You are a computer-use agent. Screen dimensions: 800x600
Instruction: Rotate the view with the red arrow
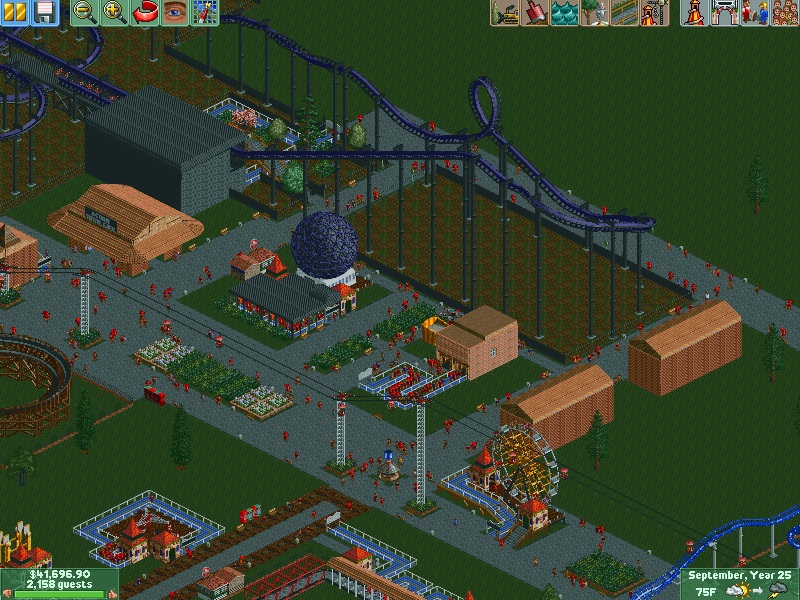tap(145, 13)
